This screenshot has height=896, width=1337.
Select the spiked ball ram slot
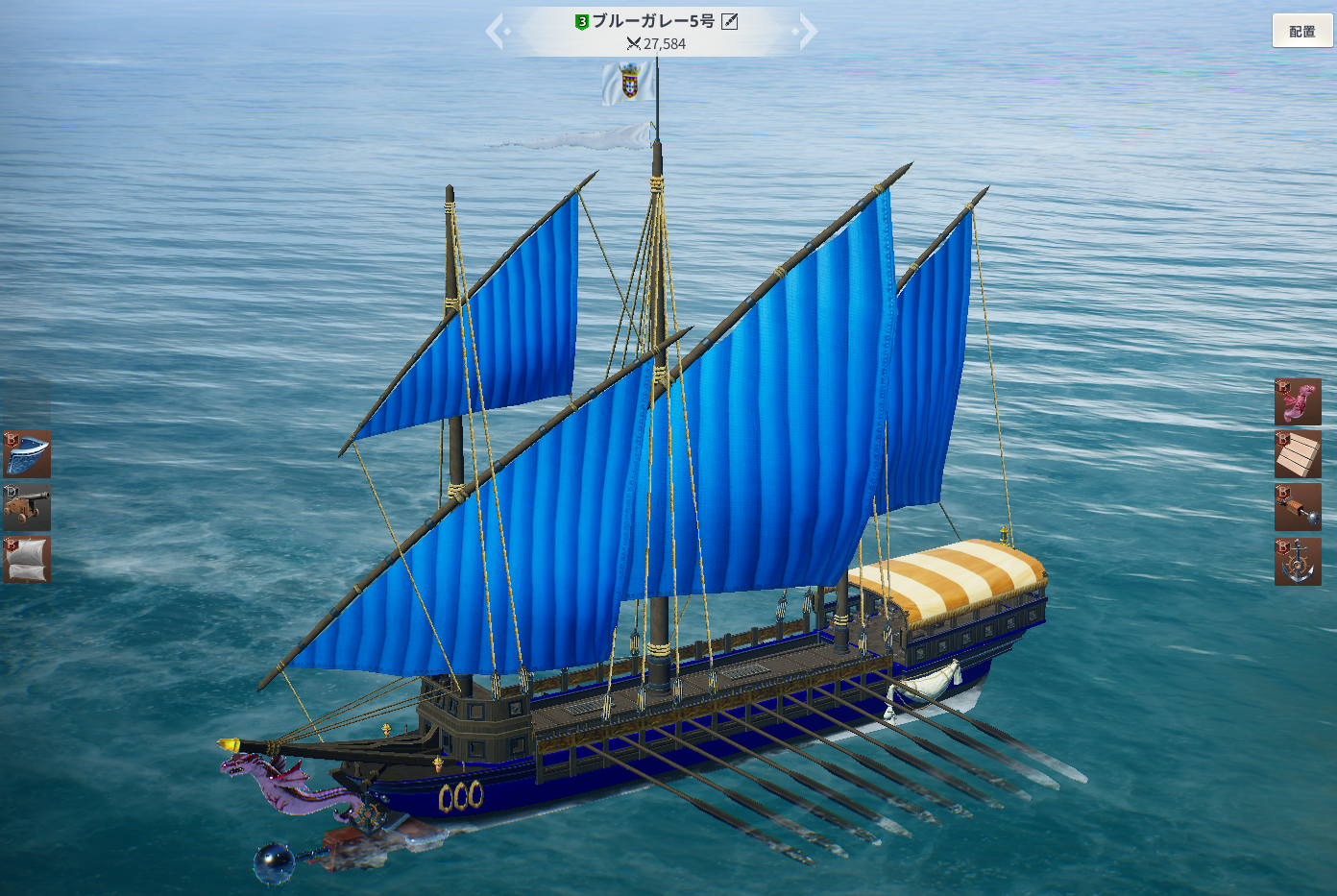tap(1298, 507)
